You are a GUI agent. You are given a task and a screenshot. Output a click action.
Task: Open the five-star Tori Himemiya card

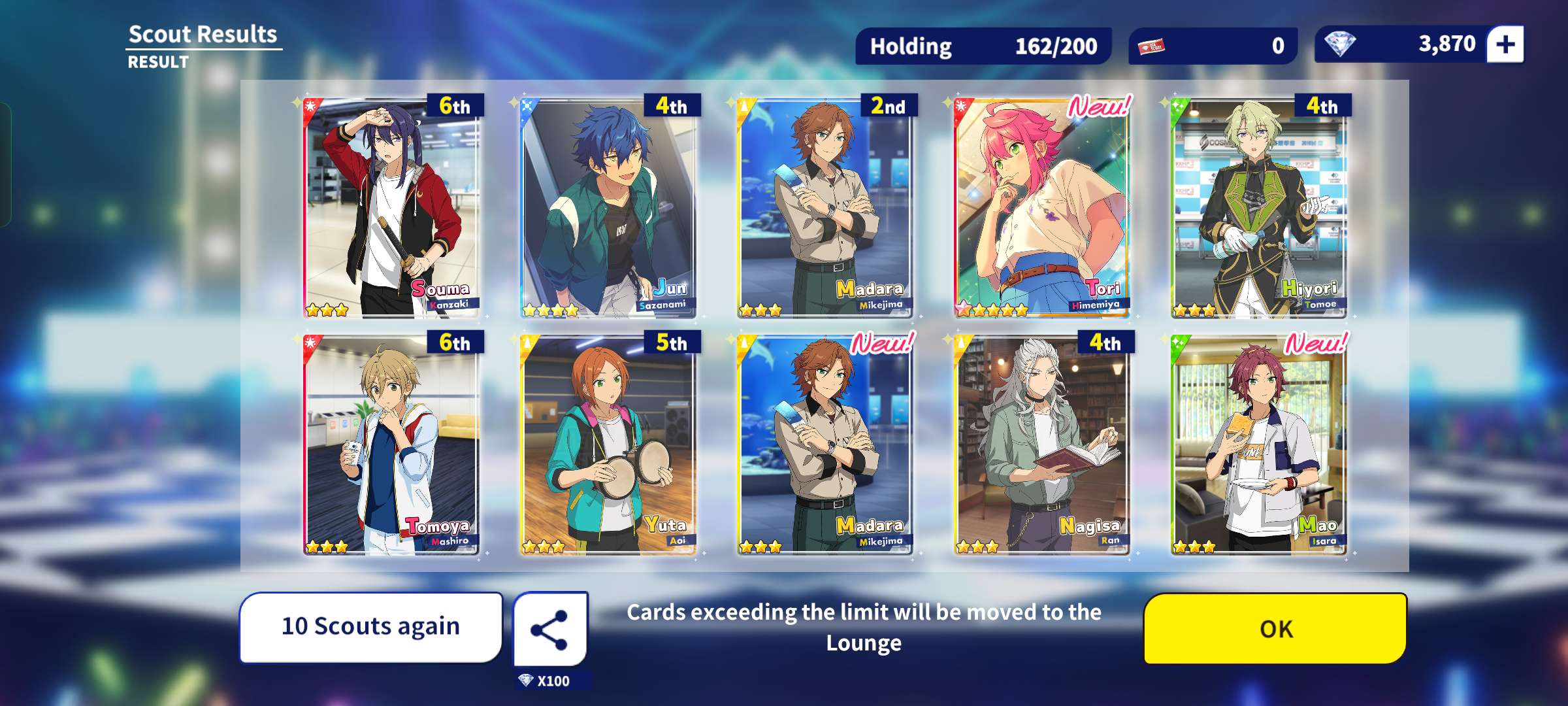coord(1042,208)
